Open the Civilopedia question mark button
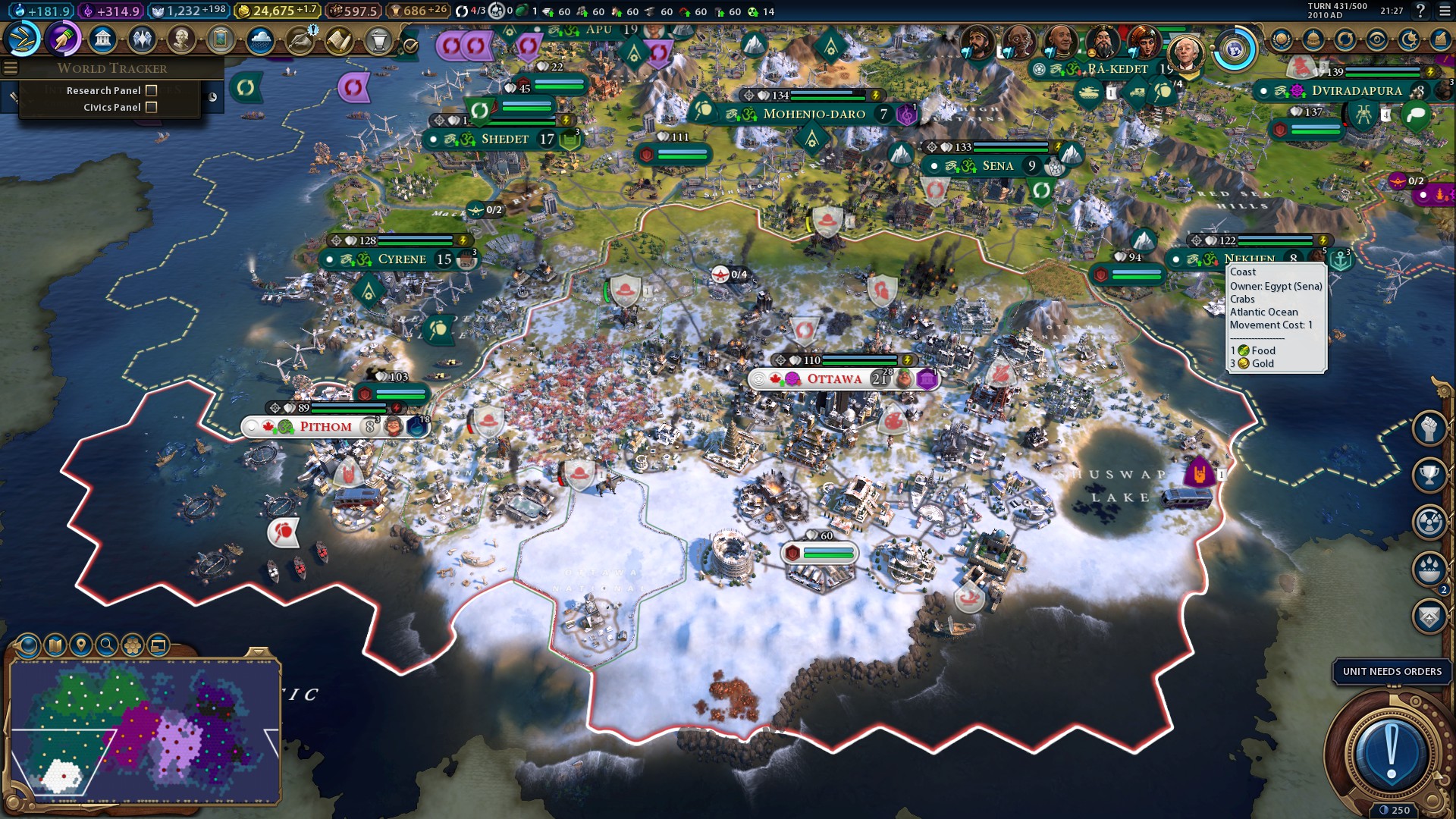1456x819 pixels. click(1420, 11)
